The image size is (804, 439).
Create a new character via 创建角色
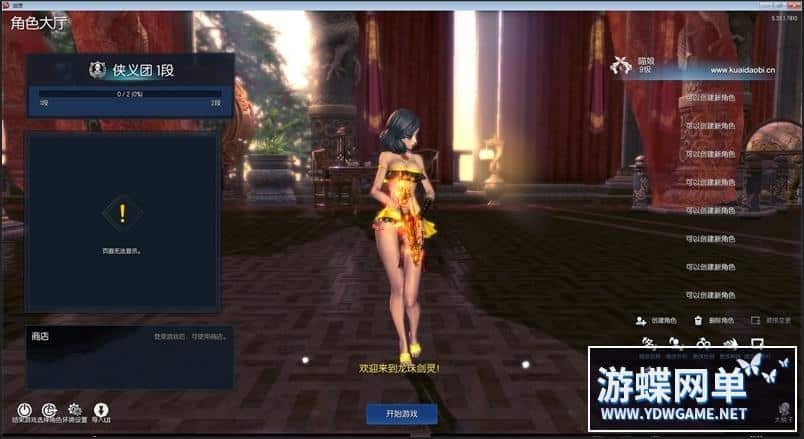coord(657,321)
